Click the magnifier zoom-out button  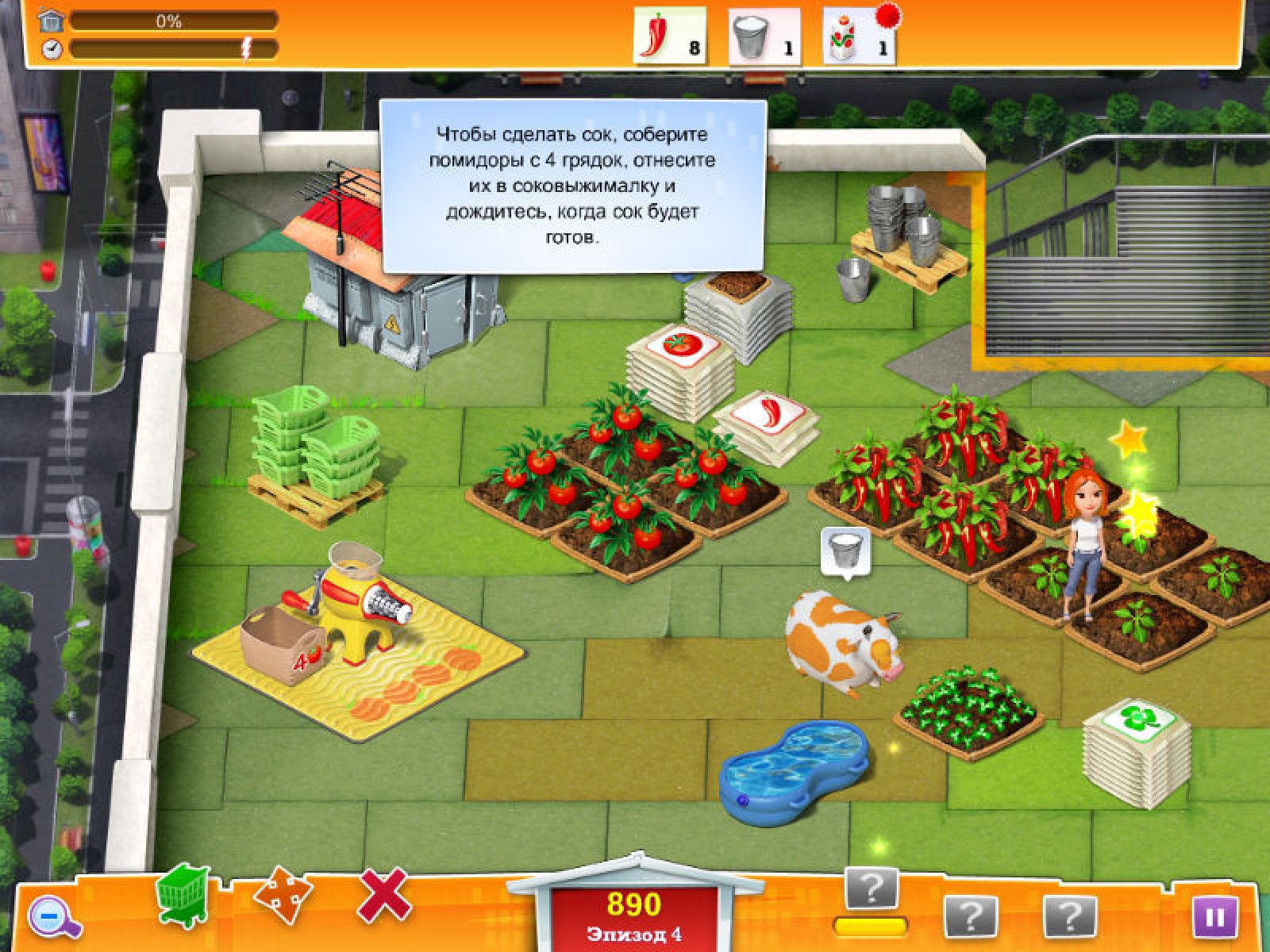coord(54,918)
